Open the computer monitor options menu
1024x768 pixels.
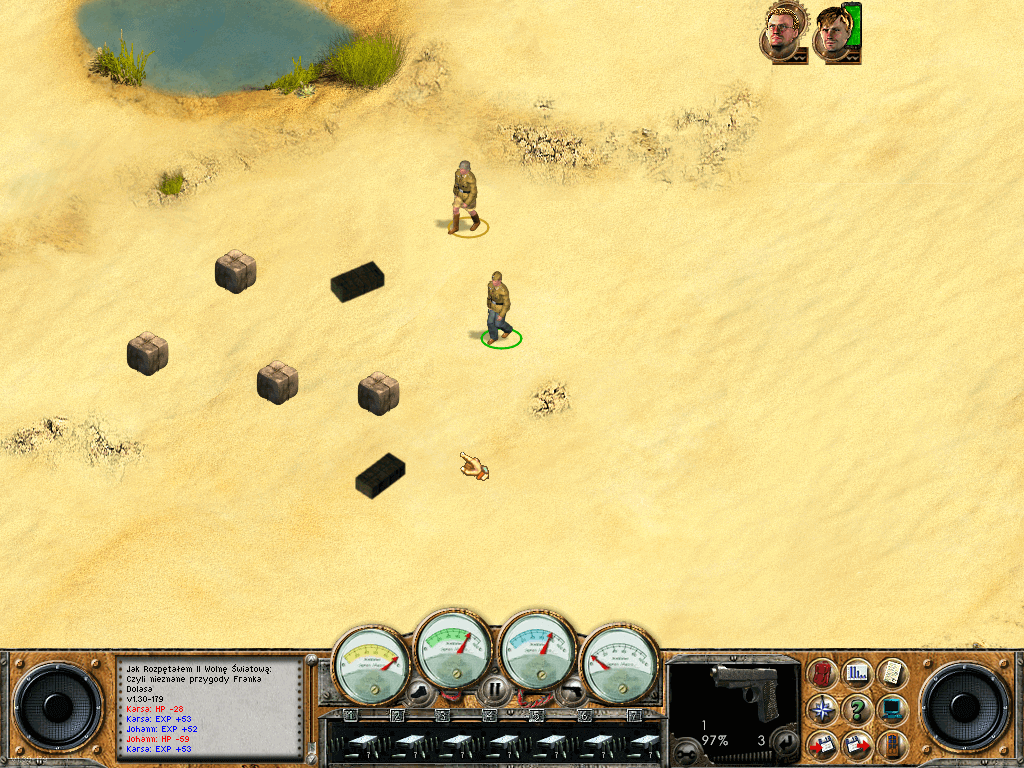[891, 709]
